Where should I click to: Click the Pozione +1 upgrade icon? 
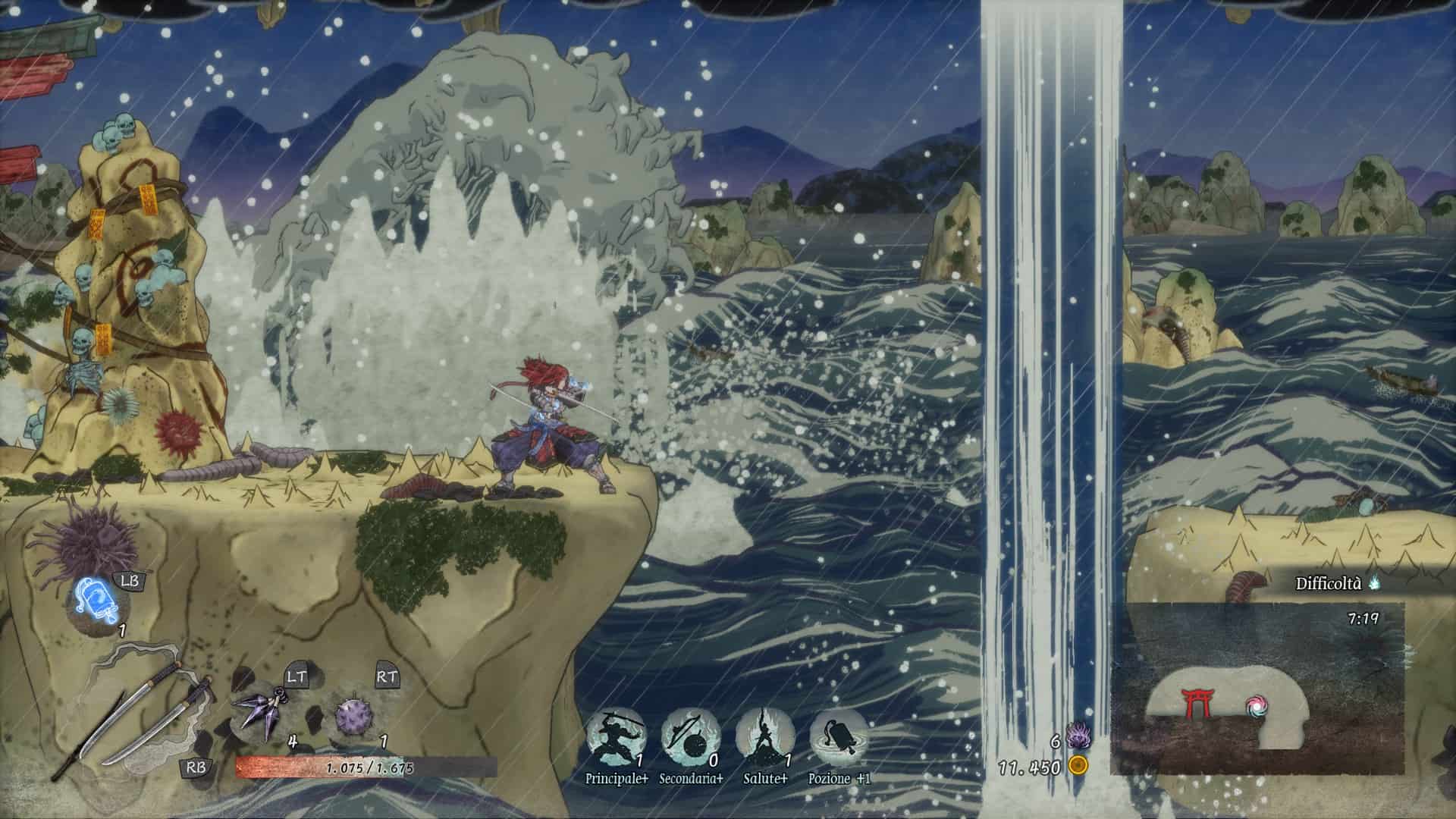839,737
